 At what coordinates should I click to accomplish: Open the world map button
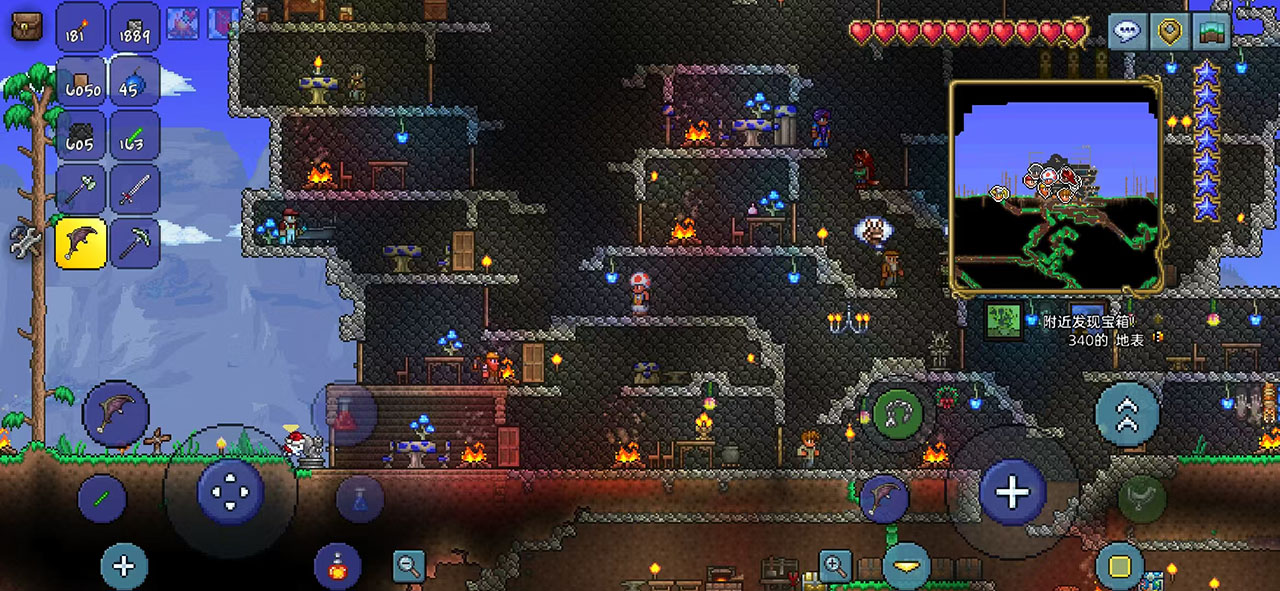tap(1210, 31)
